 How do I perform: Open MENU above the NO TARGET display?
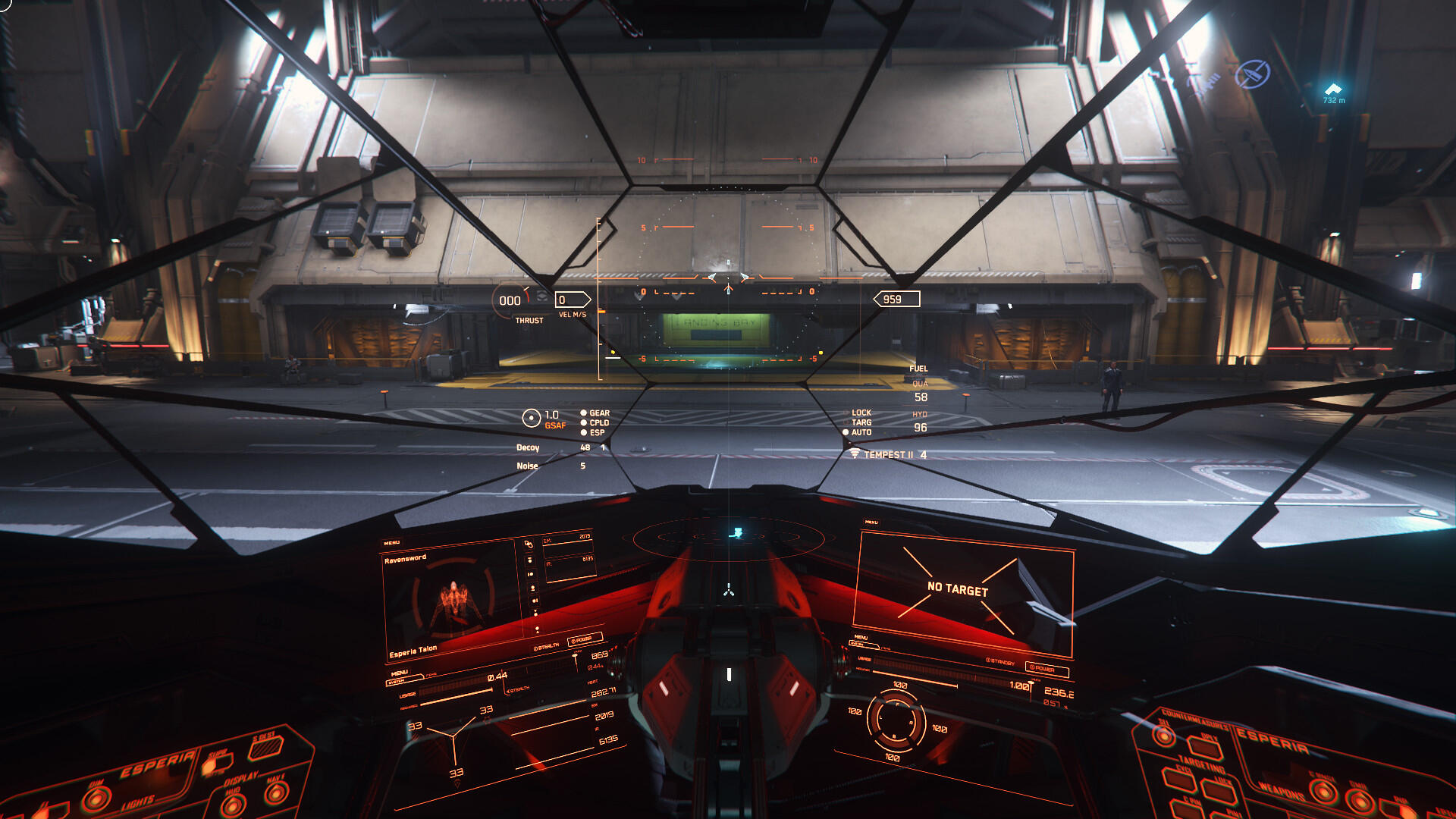871,522
